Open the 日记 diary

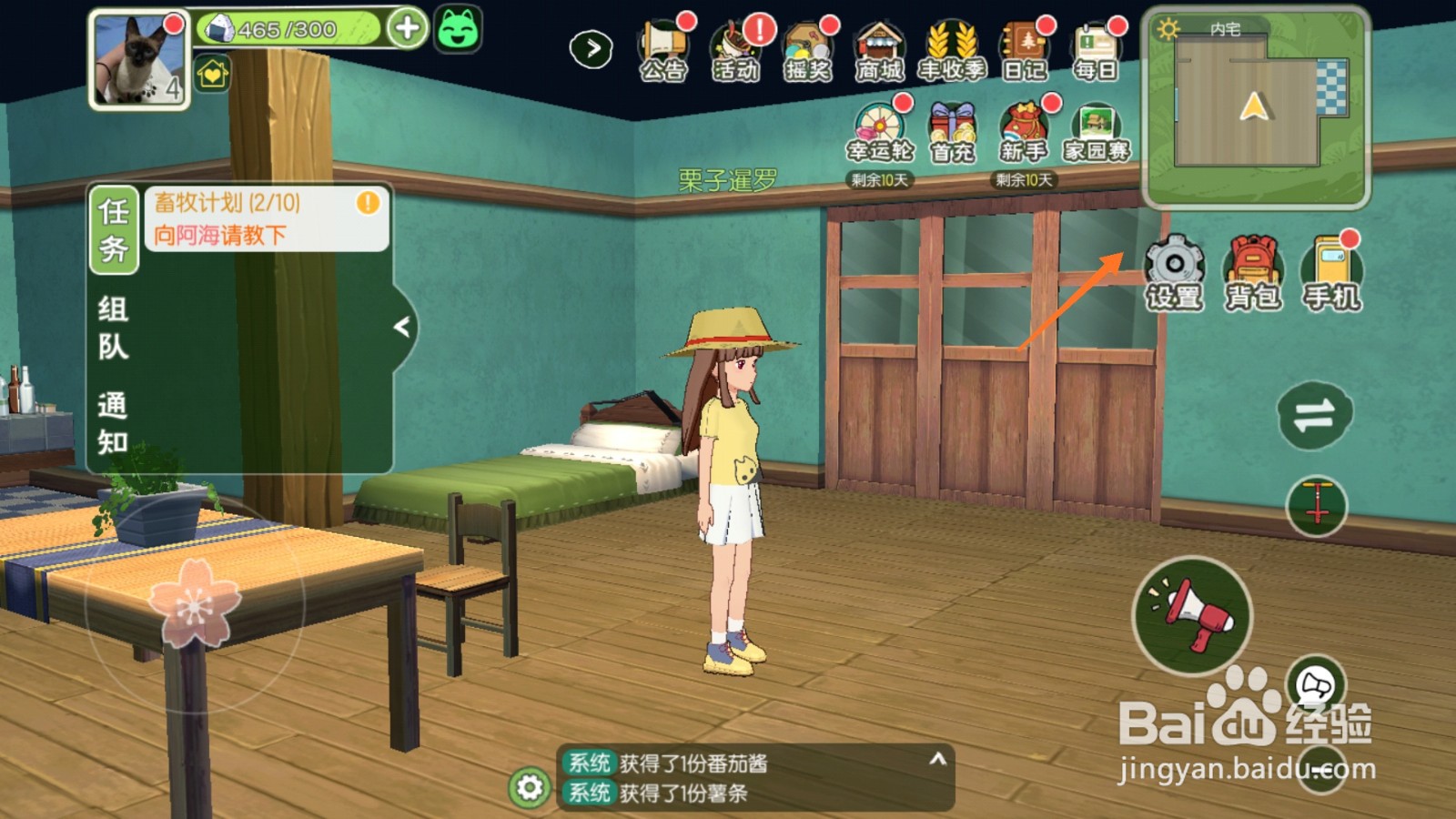click(x=1024, y=50)
